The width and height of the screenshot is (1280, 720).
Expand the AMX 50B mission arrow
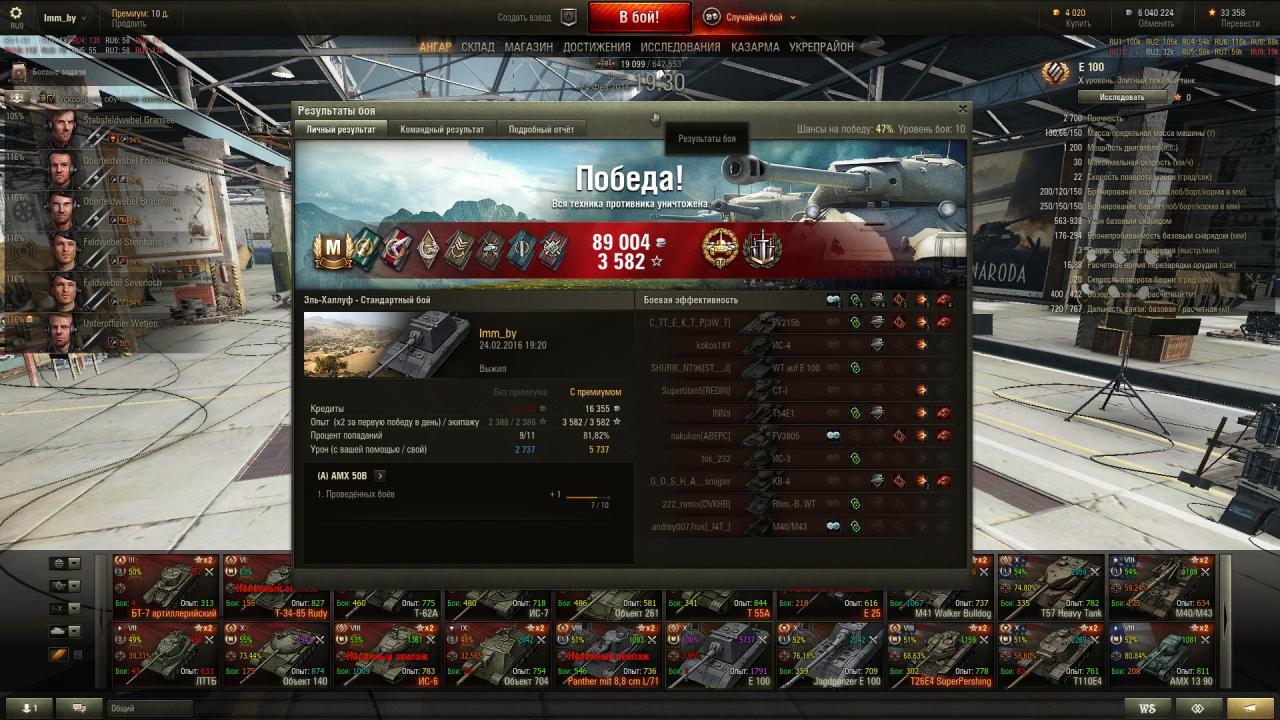coord(380,476)
